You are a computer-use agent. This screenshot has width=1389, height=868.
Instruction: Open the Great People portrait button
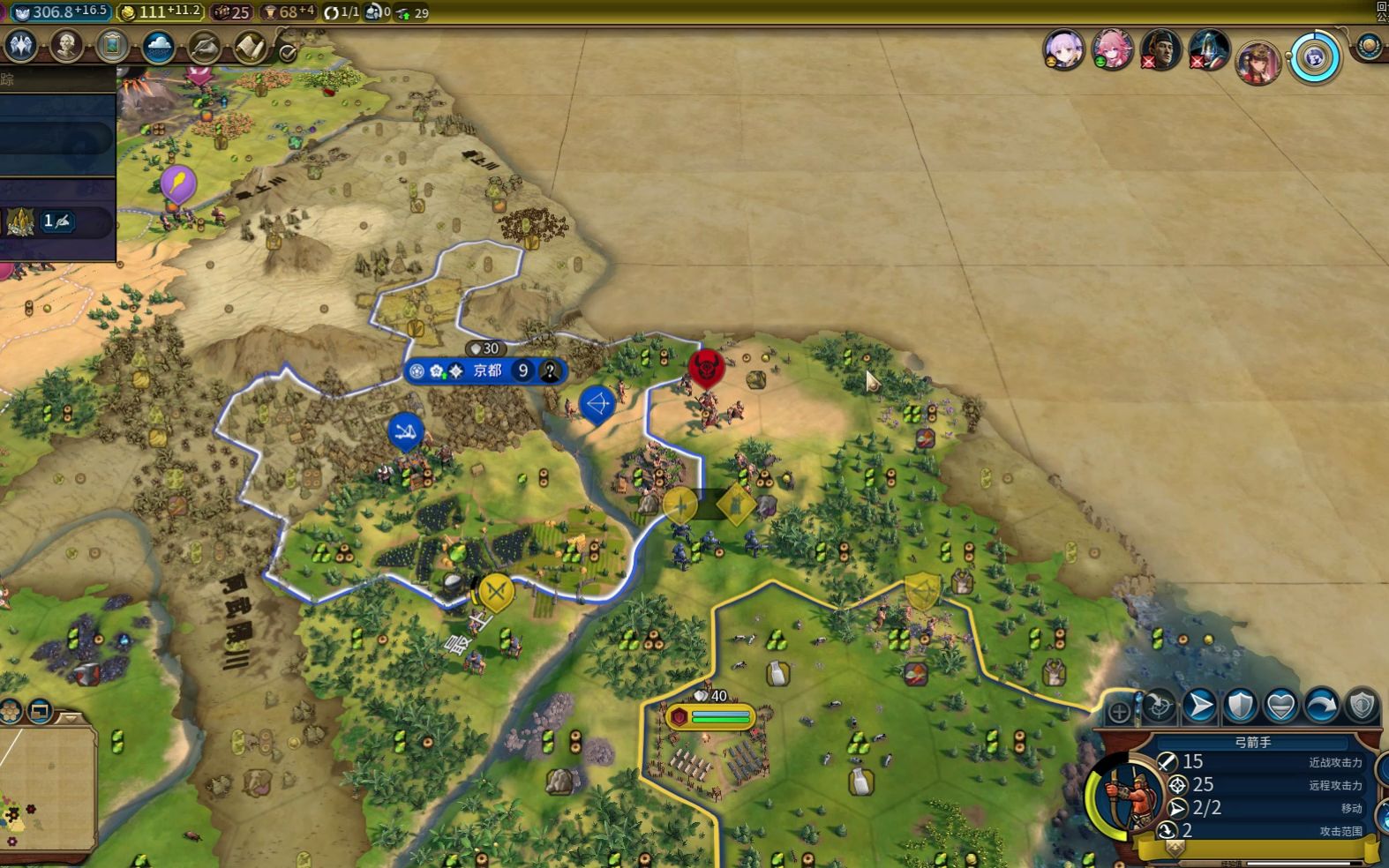pyautogui.click(x=66, y=46)
